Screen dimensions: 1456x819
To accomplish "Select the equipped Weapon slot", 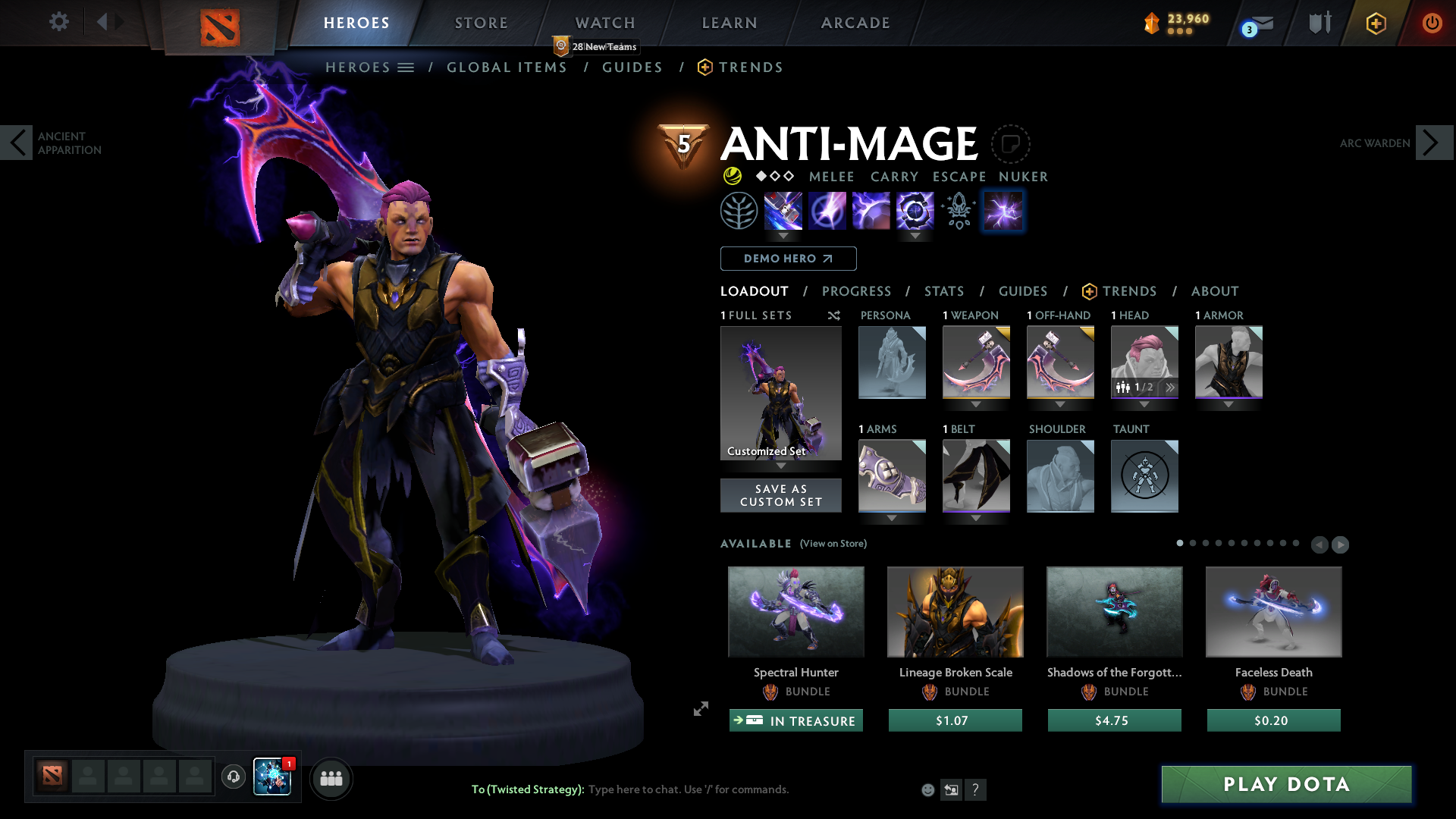I will click(x=976, y=362).
